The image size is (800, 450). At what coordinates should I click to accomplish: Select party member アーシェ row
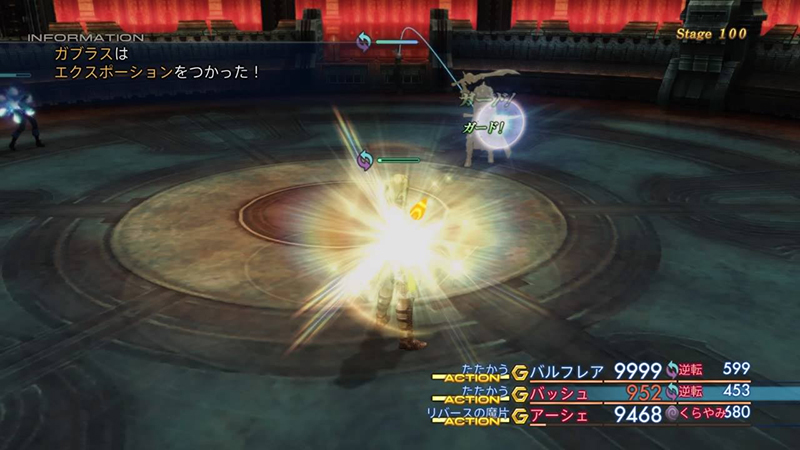point(565,413)
